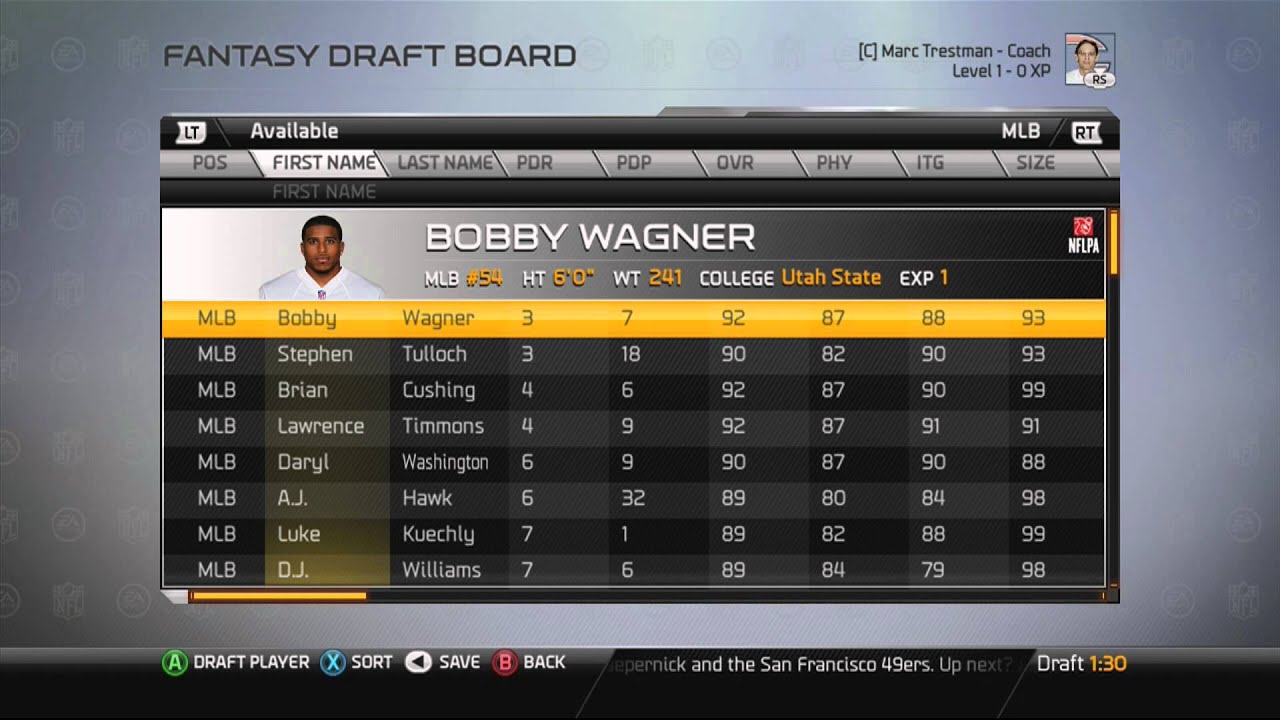Open Marc Trestman coach portrait
The image size is (1280, 720).
1089,59
